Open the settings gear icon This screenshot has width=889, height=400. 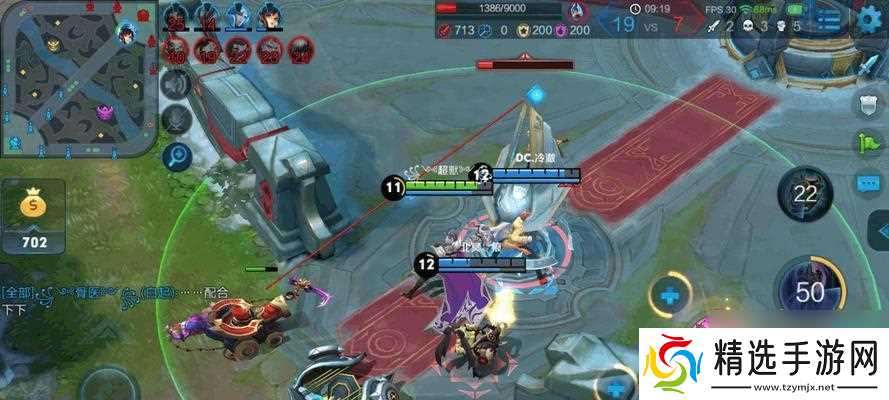[x=868, y=22]
